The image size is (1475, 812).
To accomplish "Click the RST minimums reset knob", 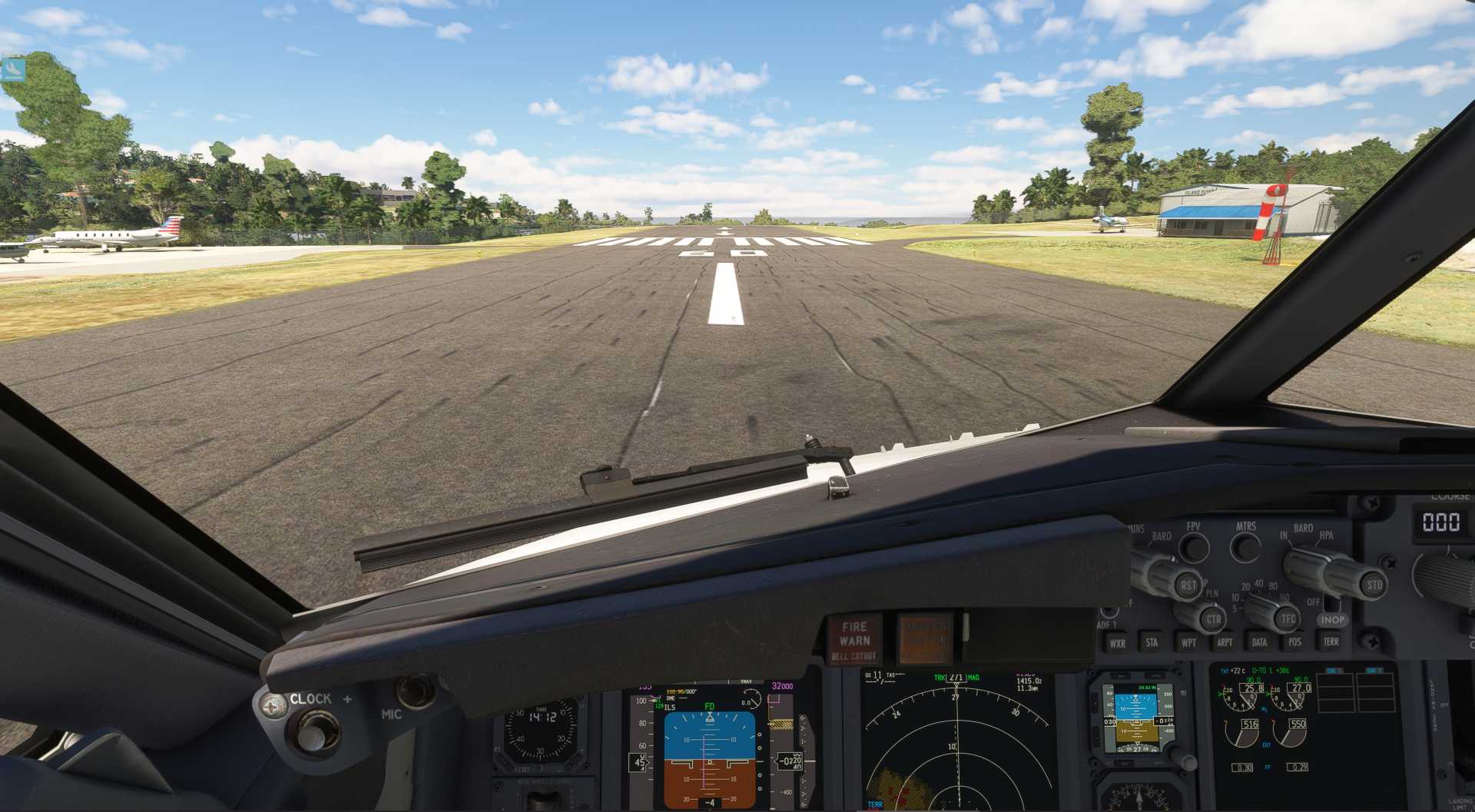I will pos(1188,585).
